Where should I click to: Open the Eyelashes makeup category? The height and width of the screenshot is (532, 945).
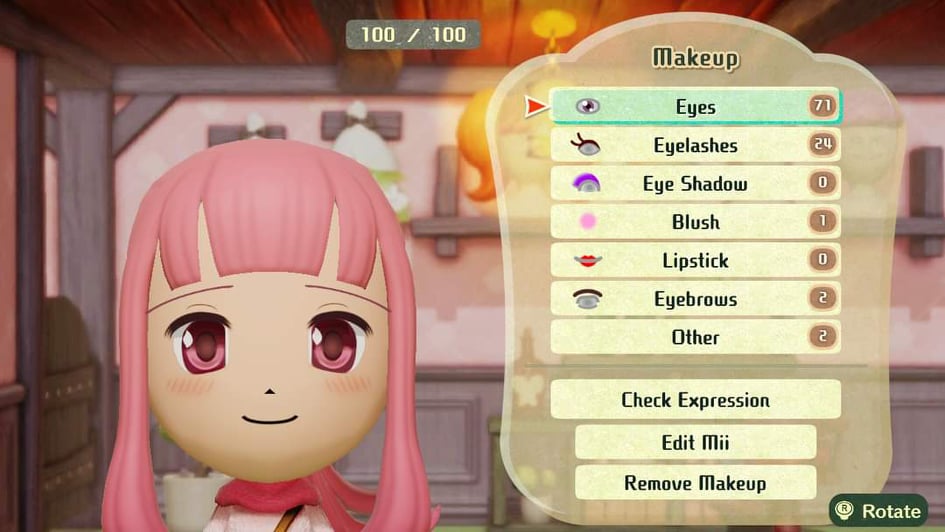(695, 146)
